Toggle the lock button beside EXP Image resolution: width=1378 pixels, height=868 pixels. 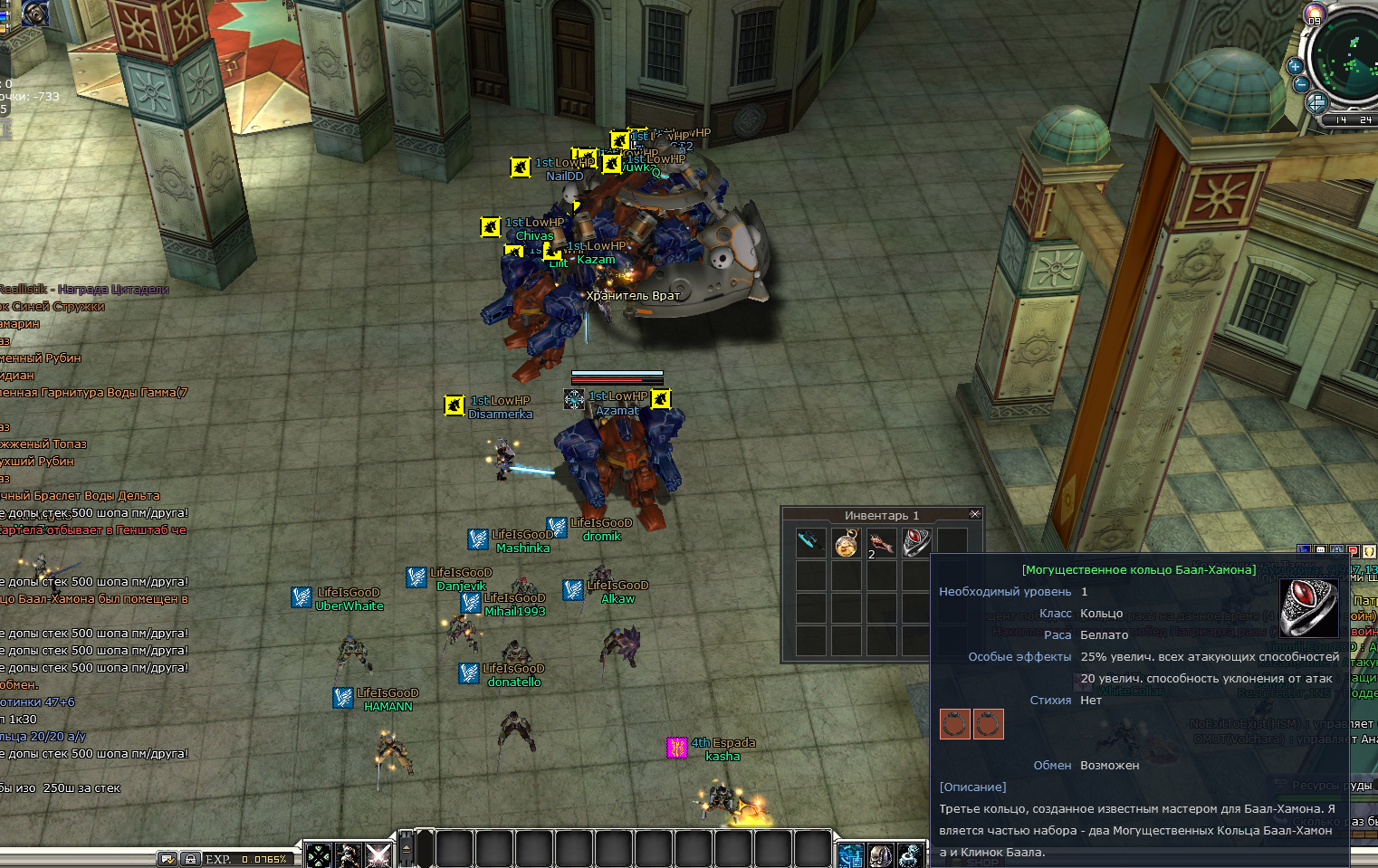[190, 858]
